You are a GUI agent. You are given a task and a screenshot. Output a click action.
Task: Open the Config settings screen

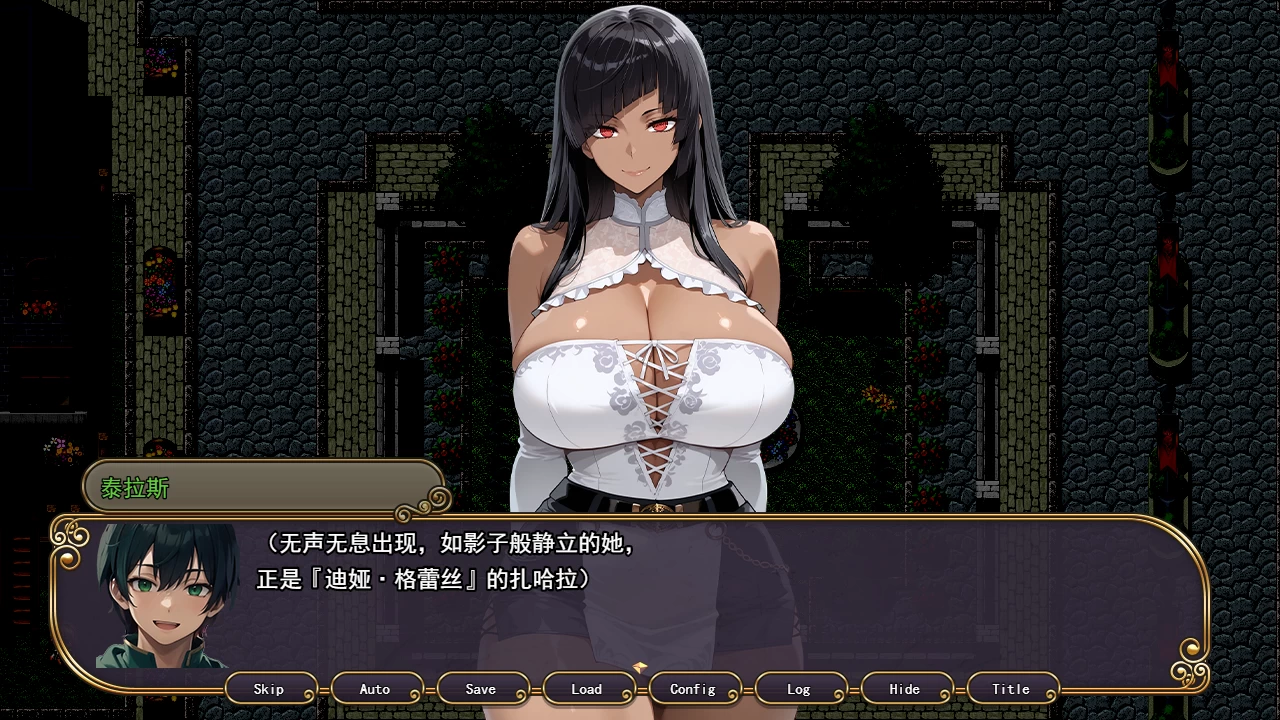694,689
